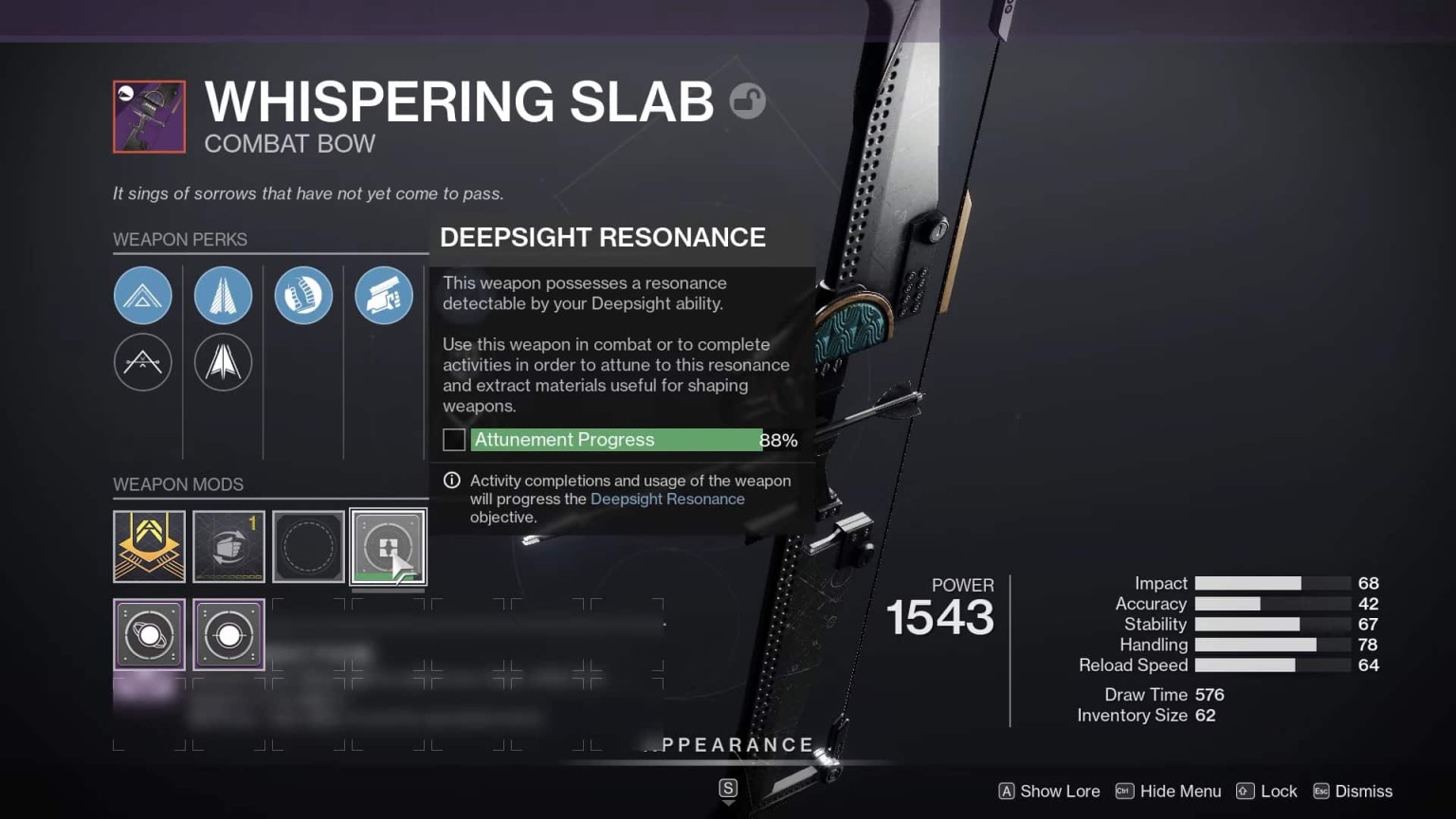This screenshot has height=819, width=1456.
Task: Click the bowstring perk icon
Action: [x=303, y=295]
